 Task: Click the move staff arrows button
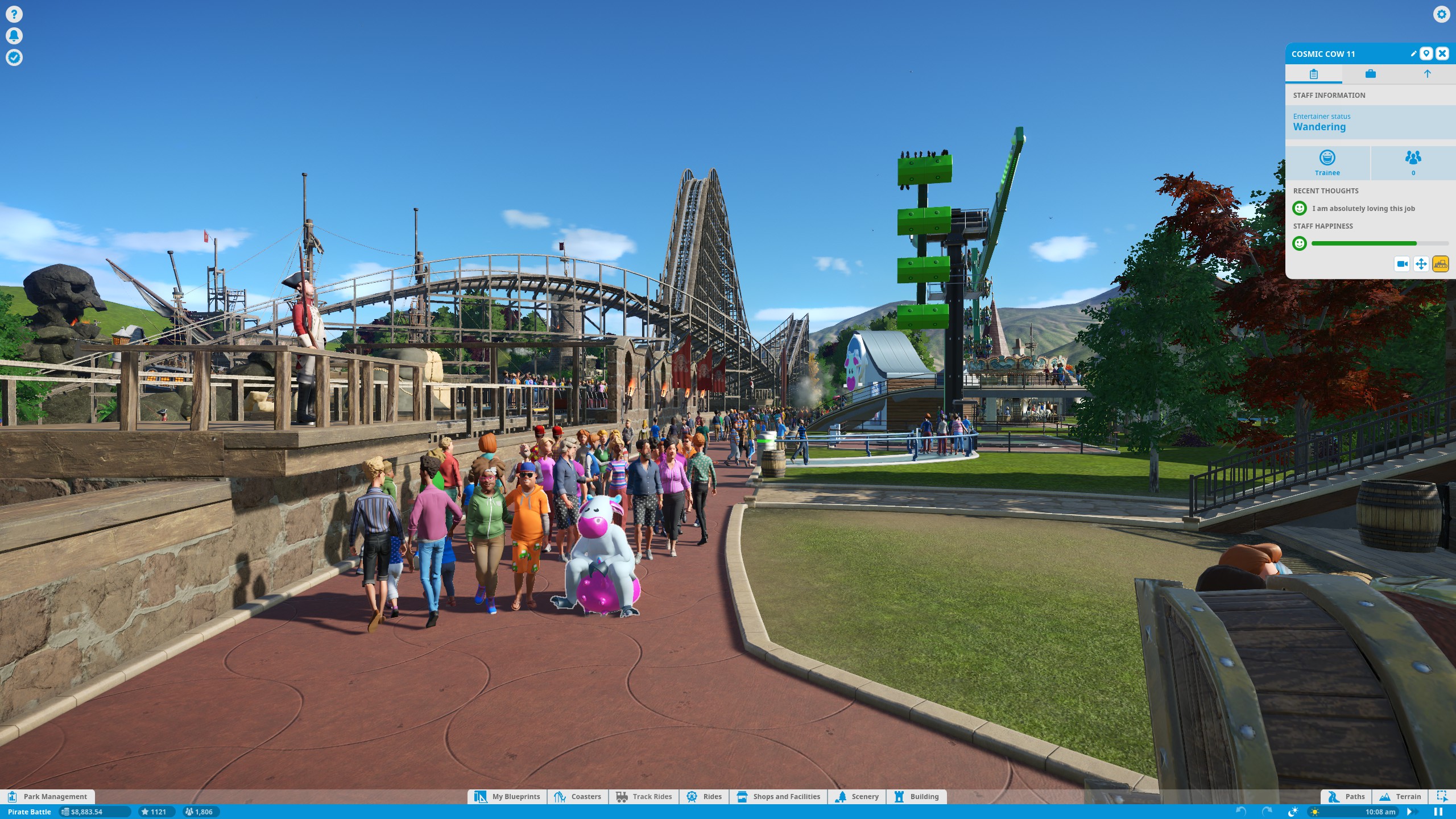pyautogui.click(x=1421, y=264)
